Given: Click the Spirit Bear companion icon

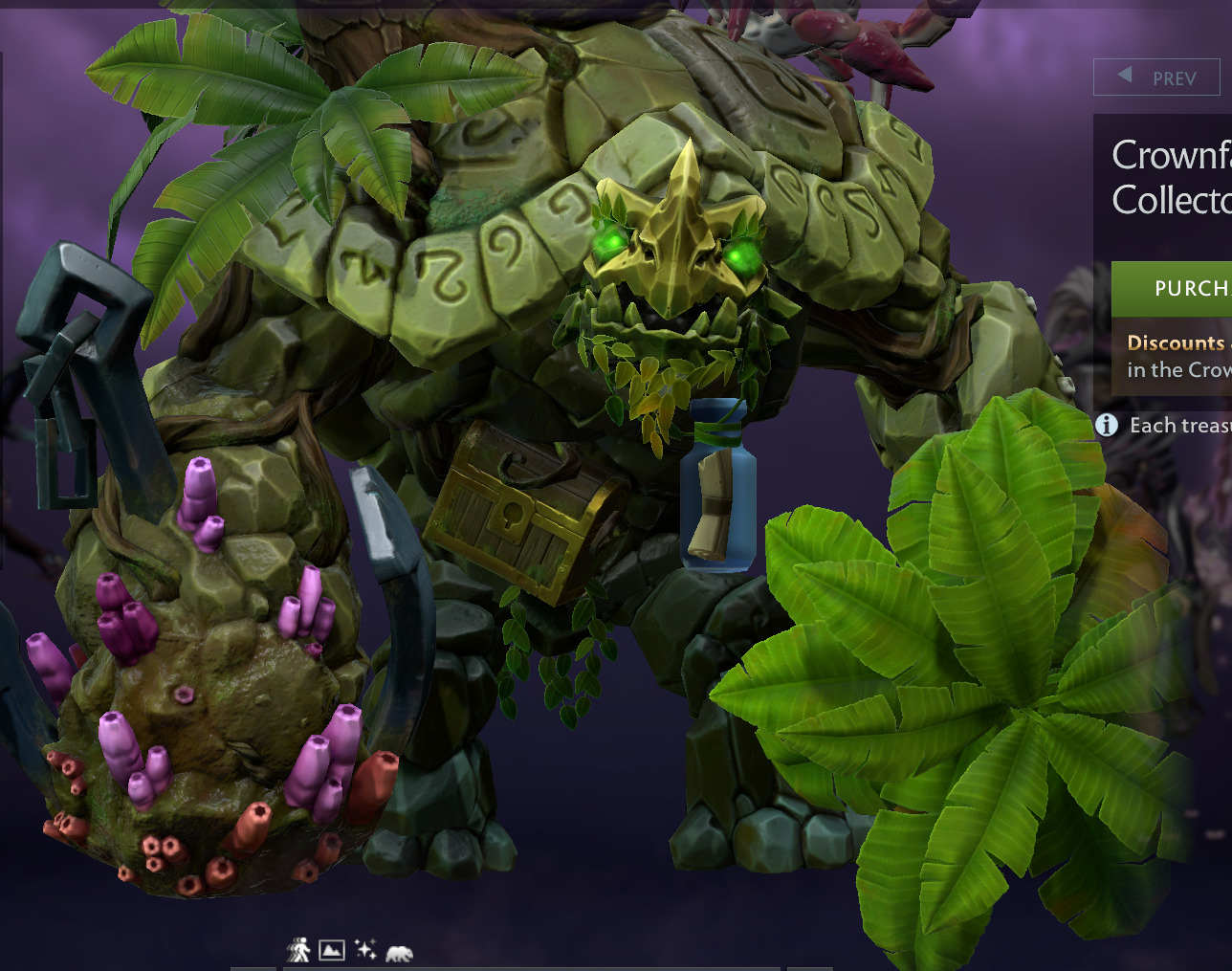Looking at the screenshot, I should coord(399,951).
